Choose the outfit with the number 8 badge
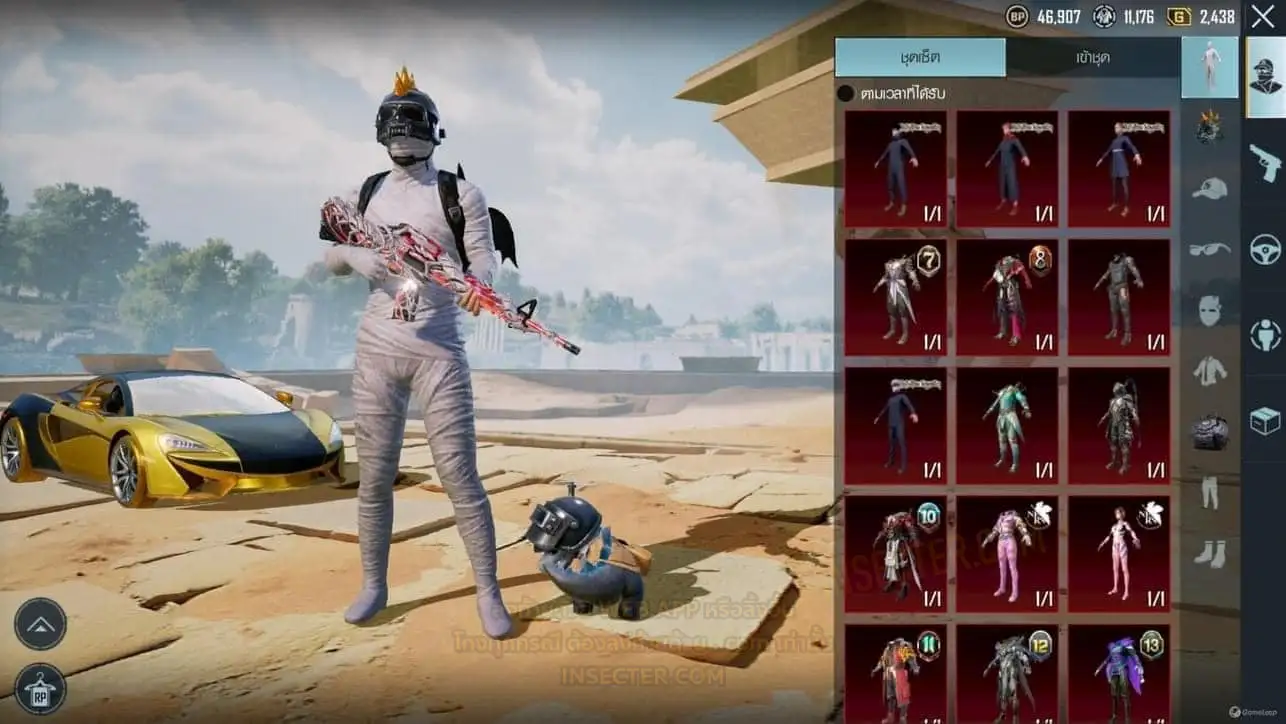 [1007, 296]
